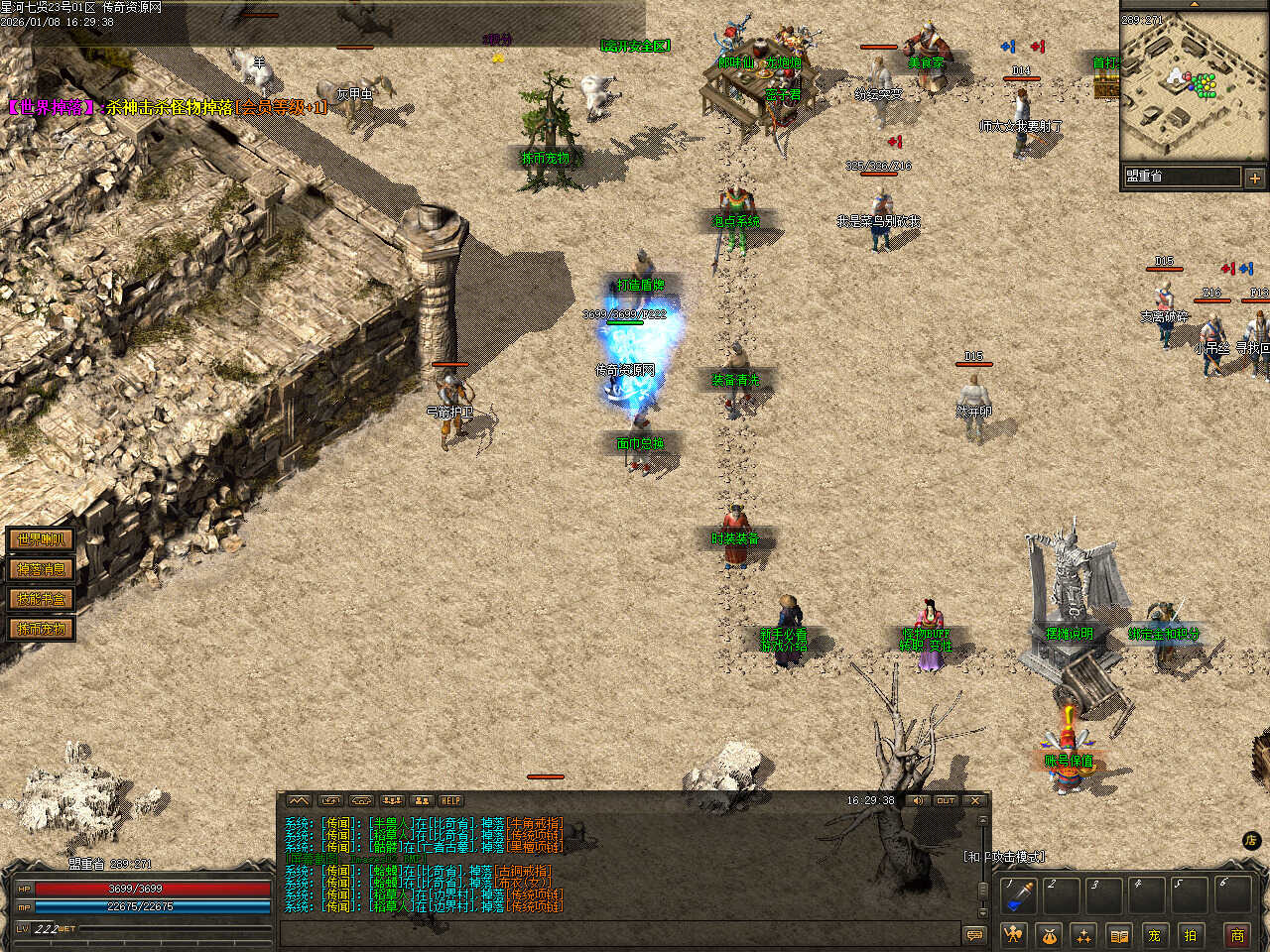Use the blue potion in hotbar slot 1
Image resolution: width=1270 pixels, height=952 pixels.
(1017, 895)
